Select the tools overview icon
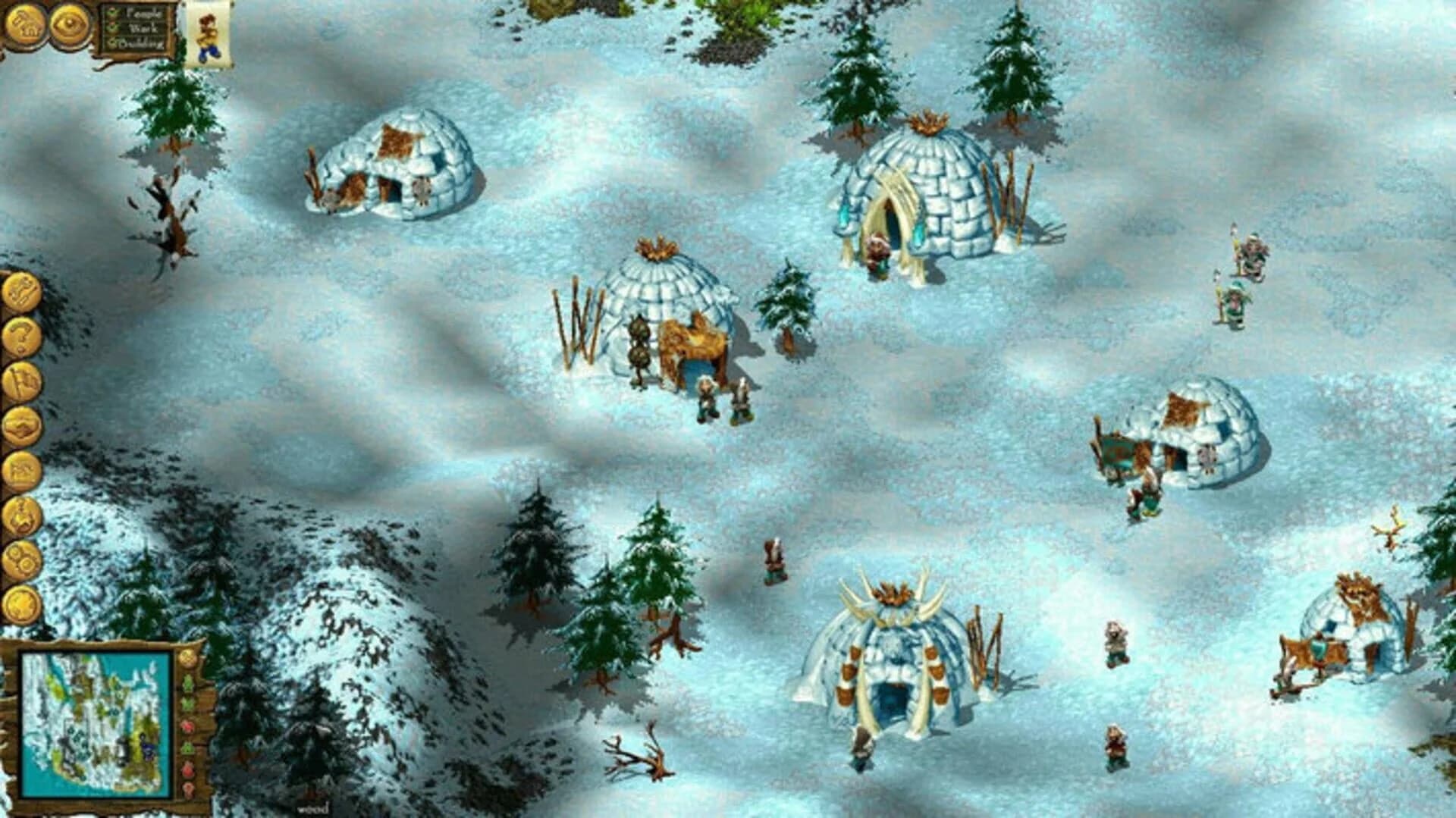 pos(21,290)
